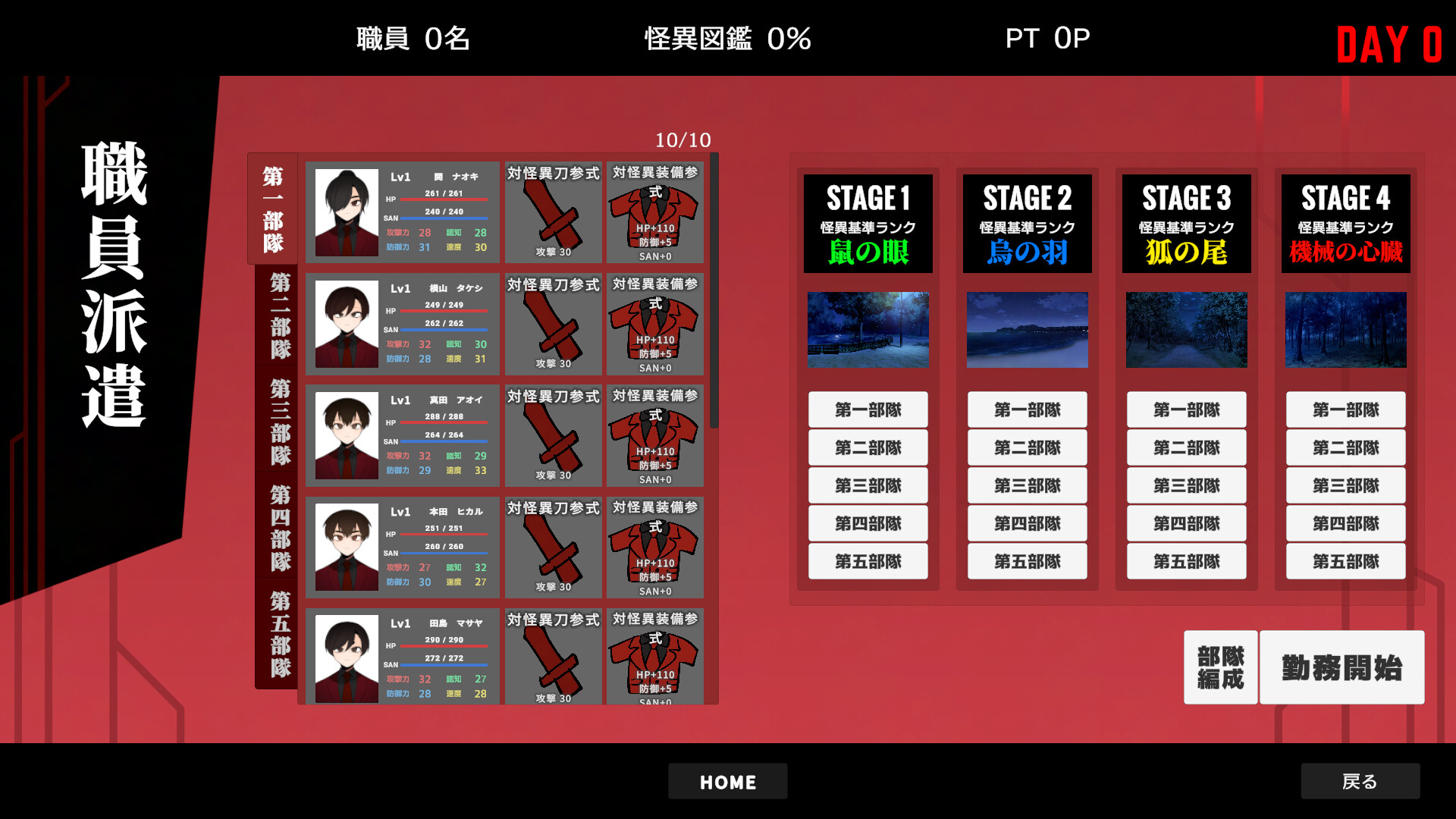The height and width of the screenshot is (819, 1456).
Task: Select 真田アオイ's armor equipment icon
Action: (655, 436)
